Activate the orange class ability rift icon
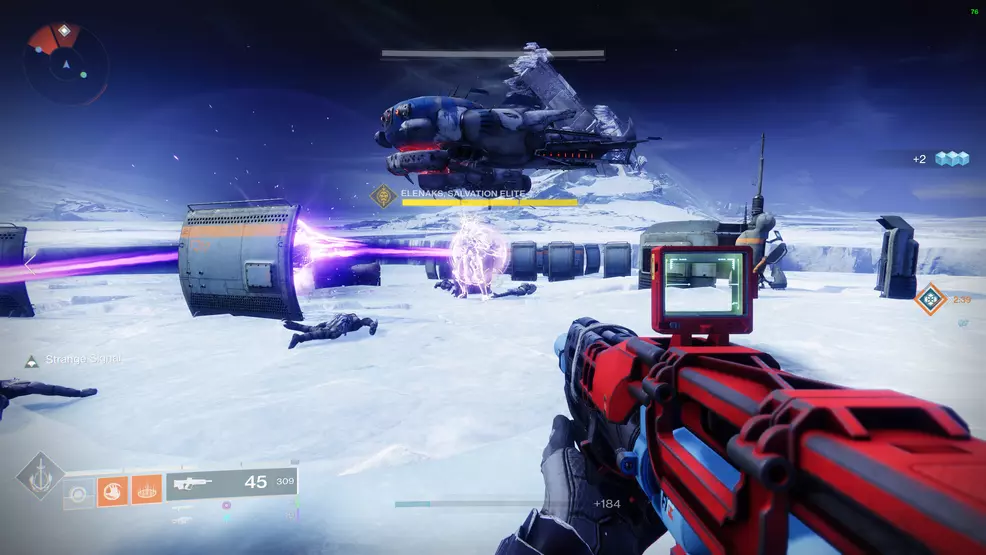Screen dimensions: 986x555 146,490
